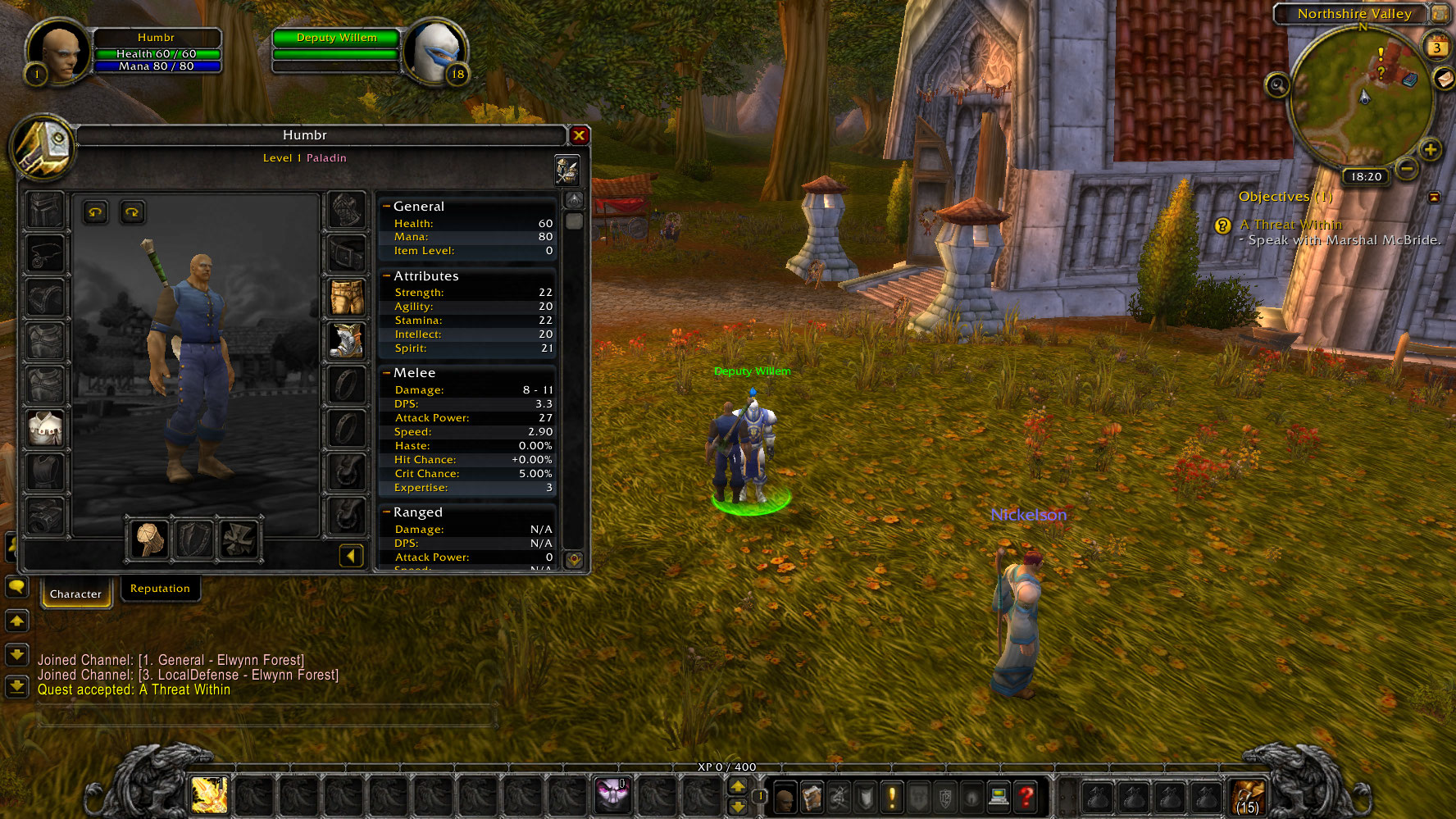Select the Character tab

tap(75, 594)
